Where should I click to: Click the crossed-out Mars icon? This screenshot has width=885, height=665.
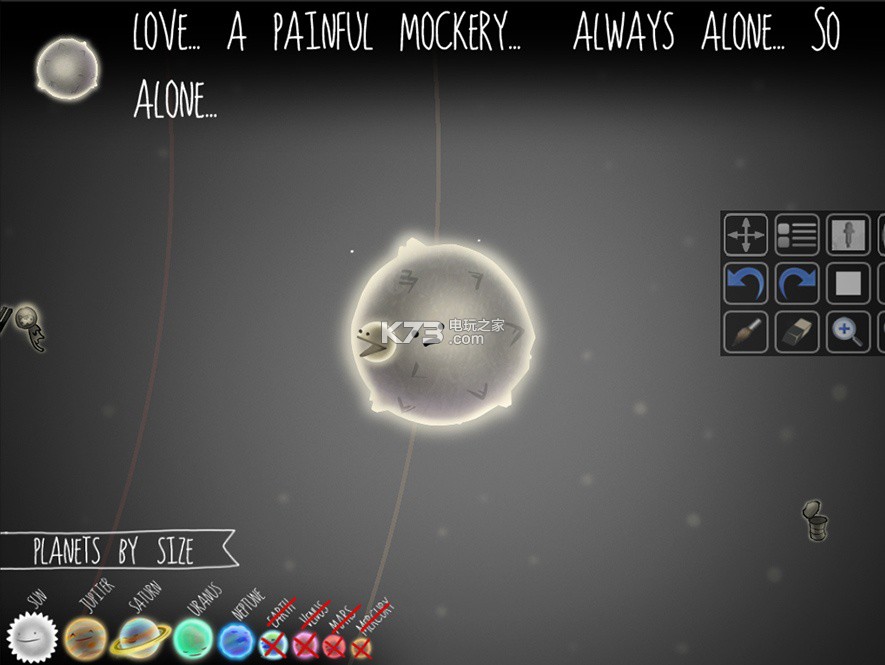click(x=334, y=646)
